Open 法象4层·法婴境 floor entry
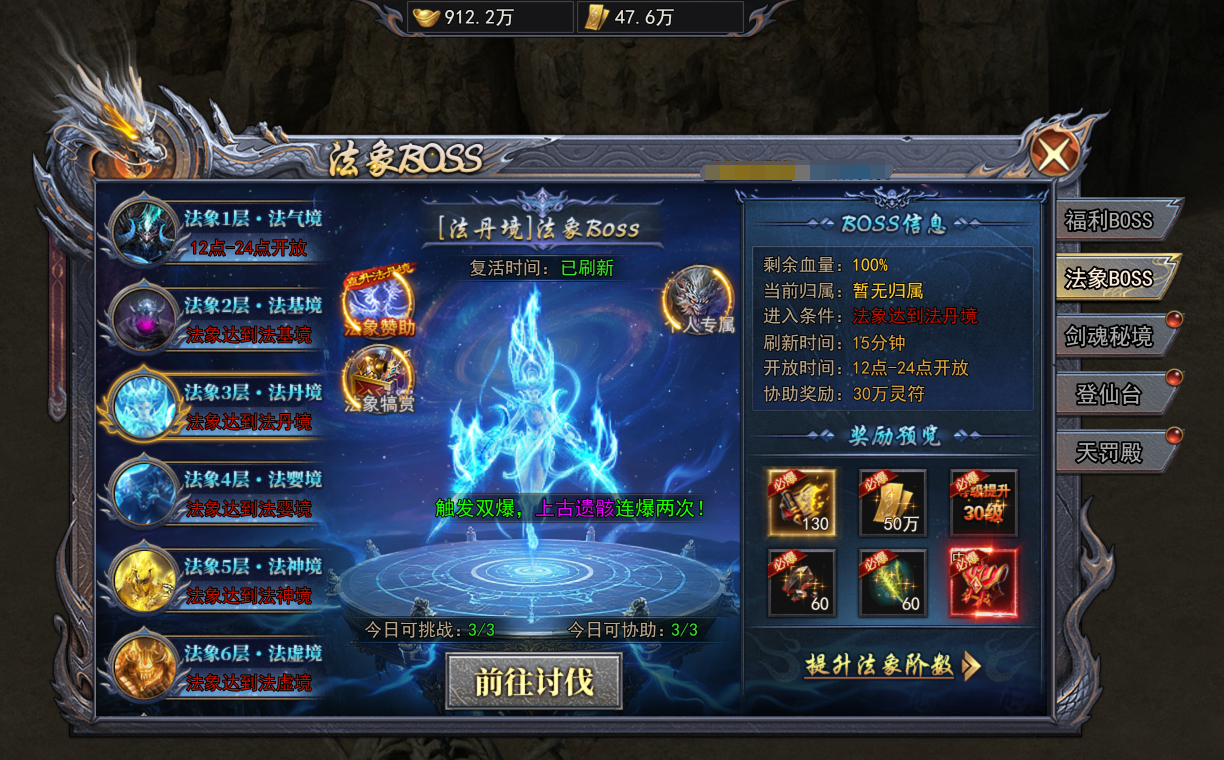Image resolution: width=1224 pixels, height=760 pixels. 220,493
